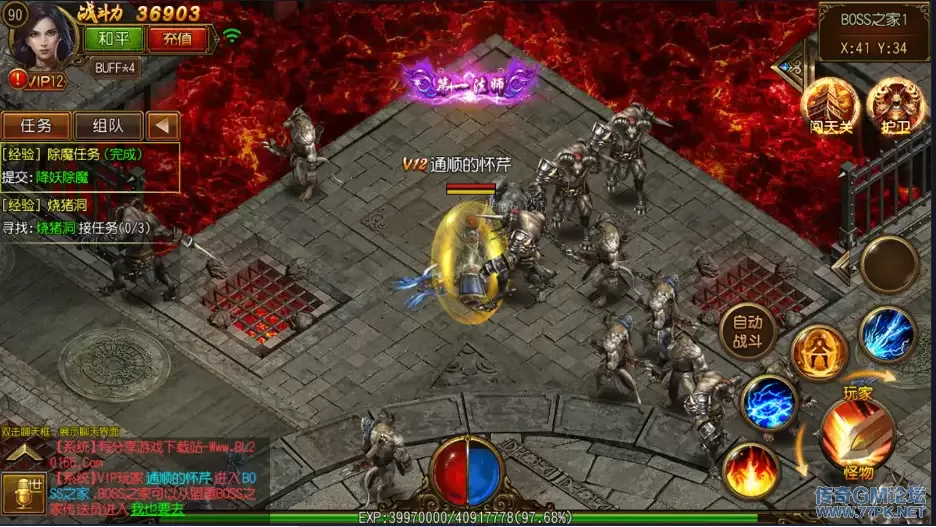Viewport: 936px width, 527px height.
Task: Open the 充值 recharge shop
Action: click(x=177, y=39)
